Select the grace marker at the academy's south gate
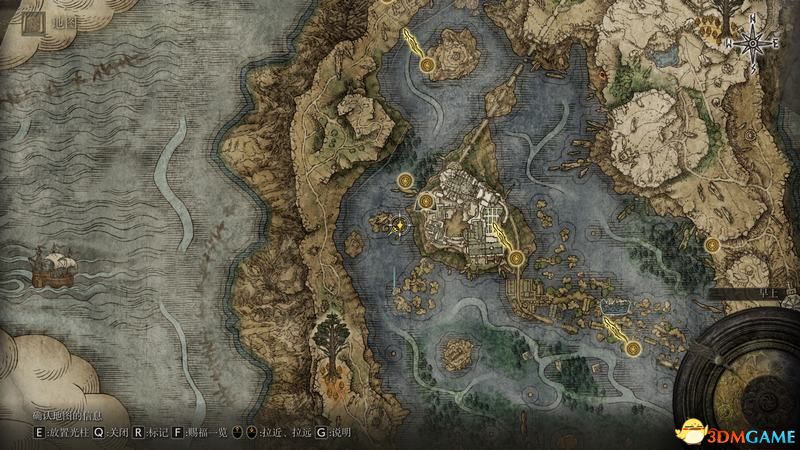This screenshot has width=800, height=450. tap(516, 259)
